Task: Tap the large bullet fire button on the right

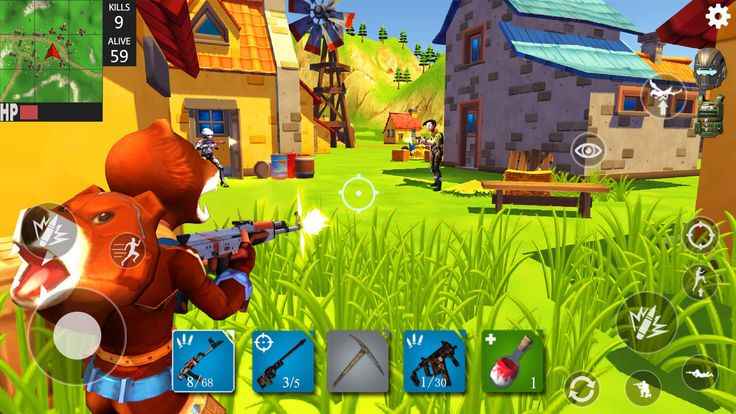Action: click(x=646, y=324)
